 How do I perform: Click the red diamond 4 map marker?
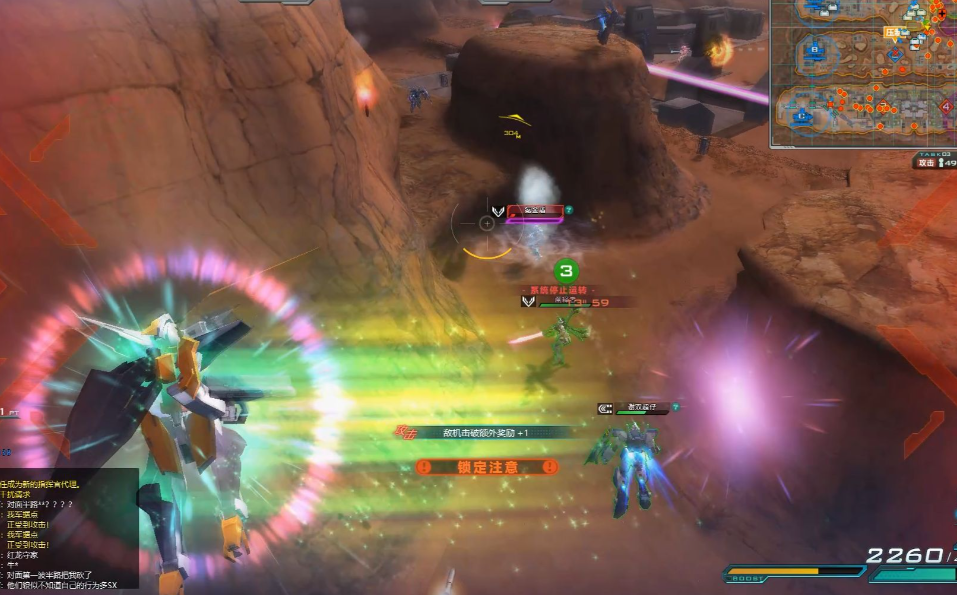pos(945,107)
